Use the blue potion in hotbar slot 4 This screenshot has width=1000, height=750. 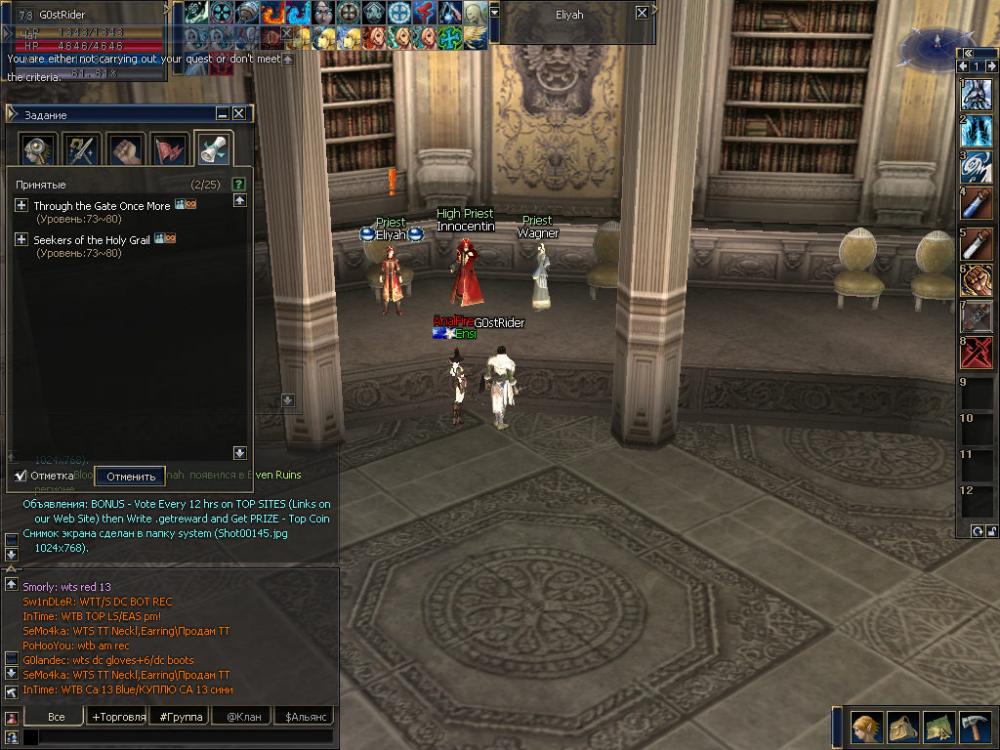coord(976,206)
